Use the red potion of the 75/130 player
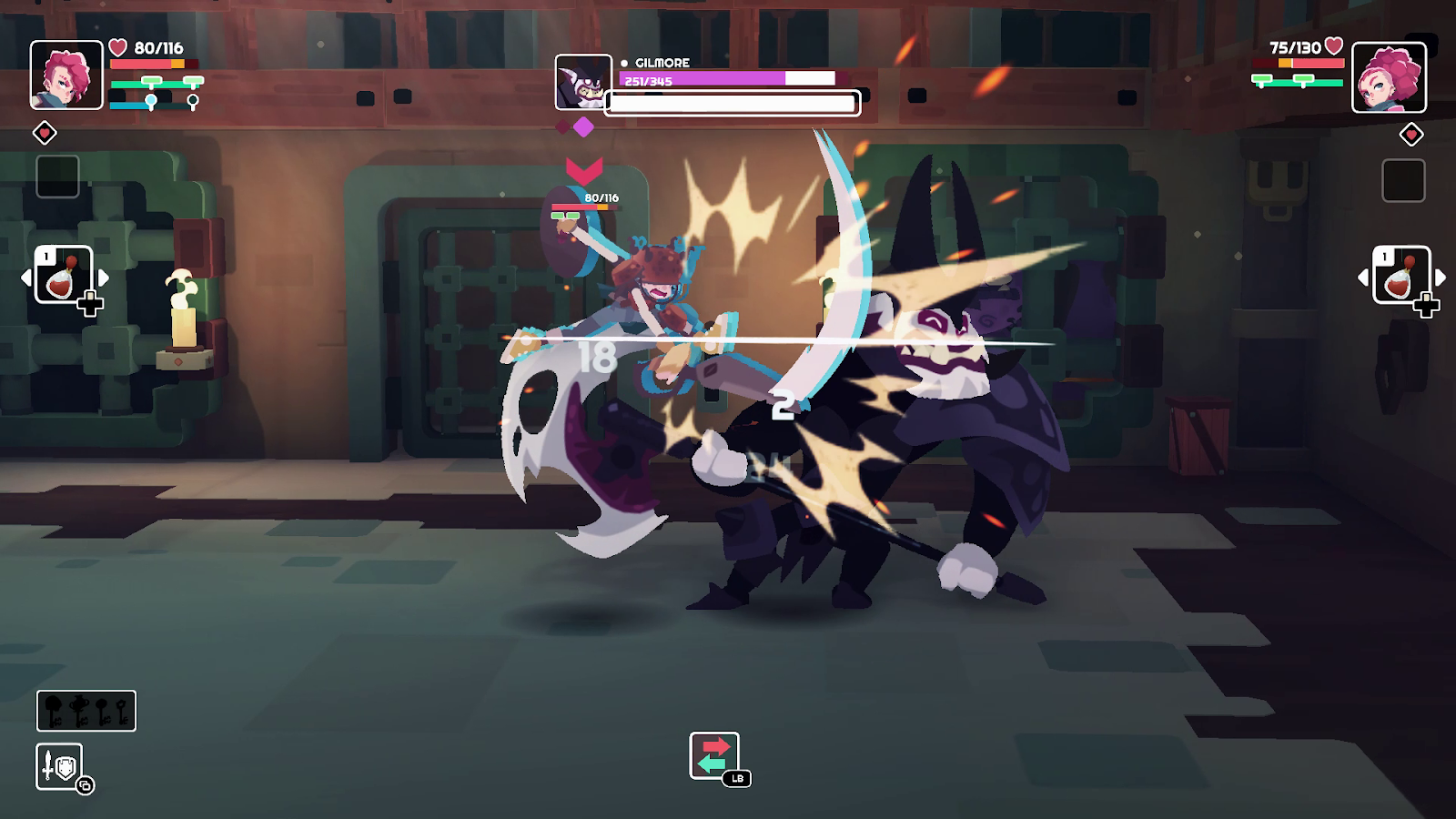Viewport: 1456px width, 819px height. pyautogui.click(x=1400, y=275)
